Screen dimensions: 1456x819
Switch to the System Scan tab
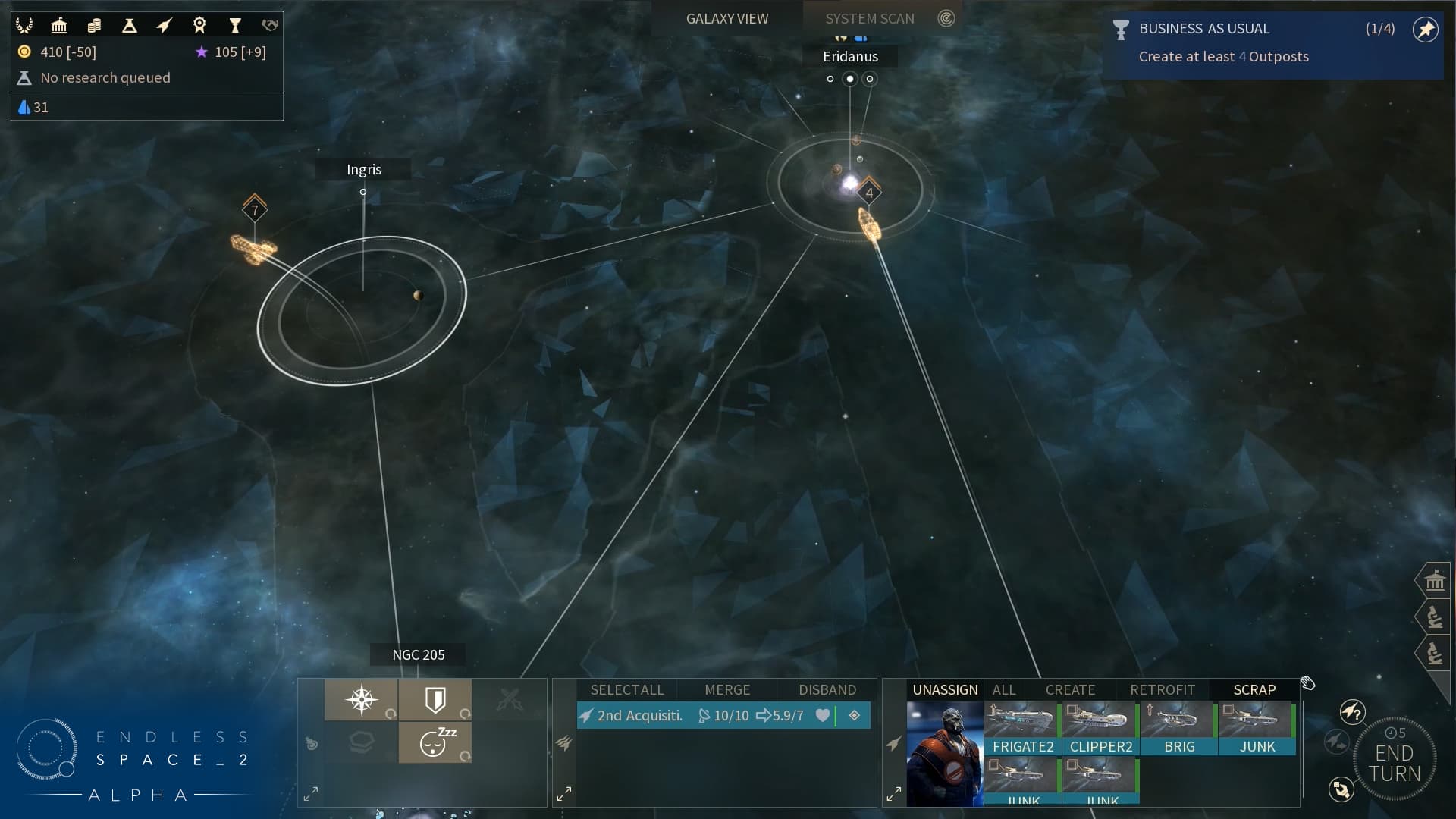click(x=870, y=17)
